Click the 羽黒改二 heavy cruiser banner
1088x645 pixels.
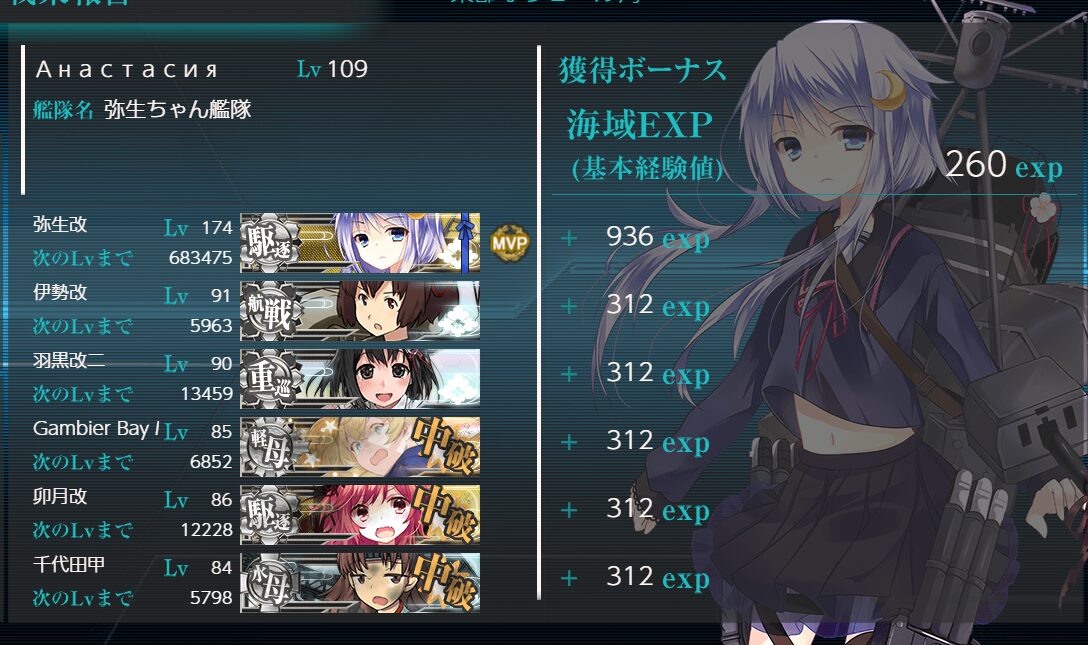click(x=360, y=378)
